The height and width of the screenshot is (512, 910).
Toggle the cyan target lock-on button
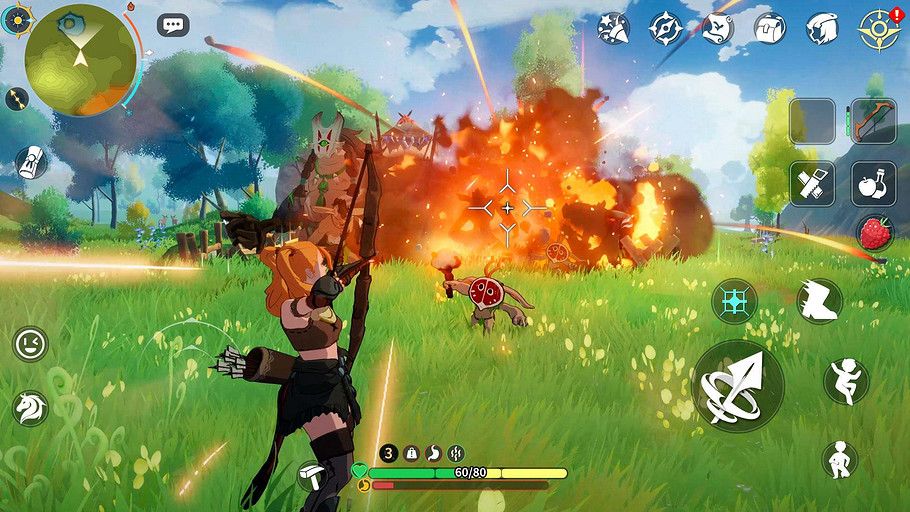click(734, 301)
